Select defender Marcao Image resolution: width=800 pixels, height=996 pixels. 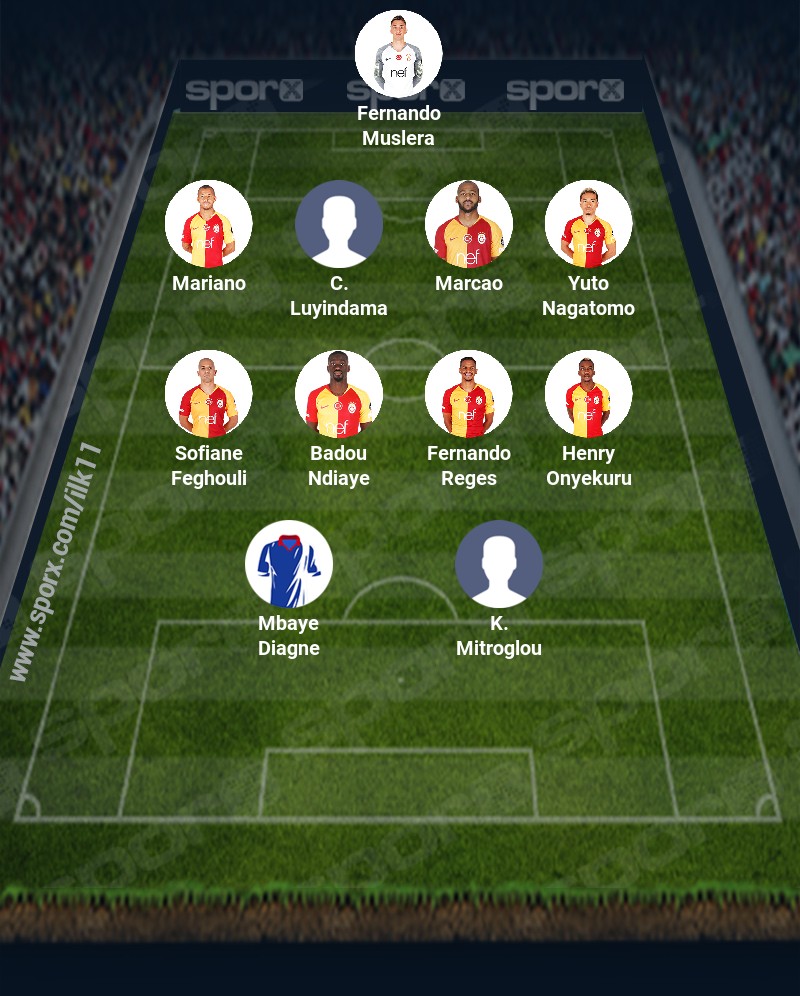click(x=469, y=224)
